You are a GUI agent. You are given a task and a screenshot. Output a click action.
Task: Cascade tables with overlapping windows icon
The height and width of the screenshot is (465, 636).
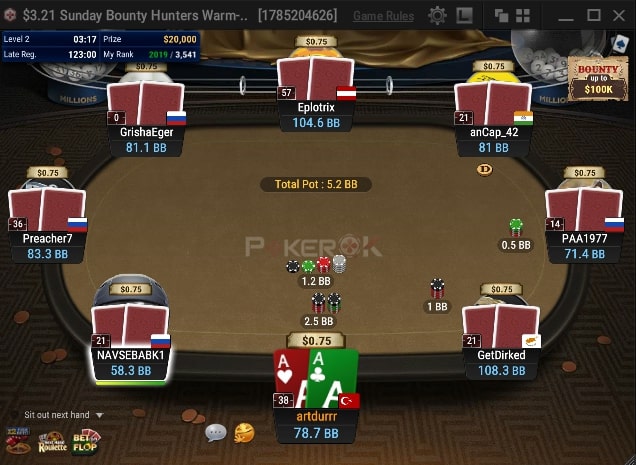[x=503, y=16]
